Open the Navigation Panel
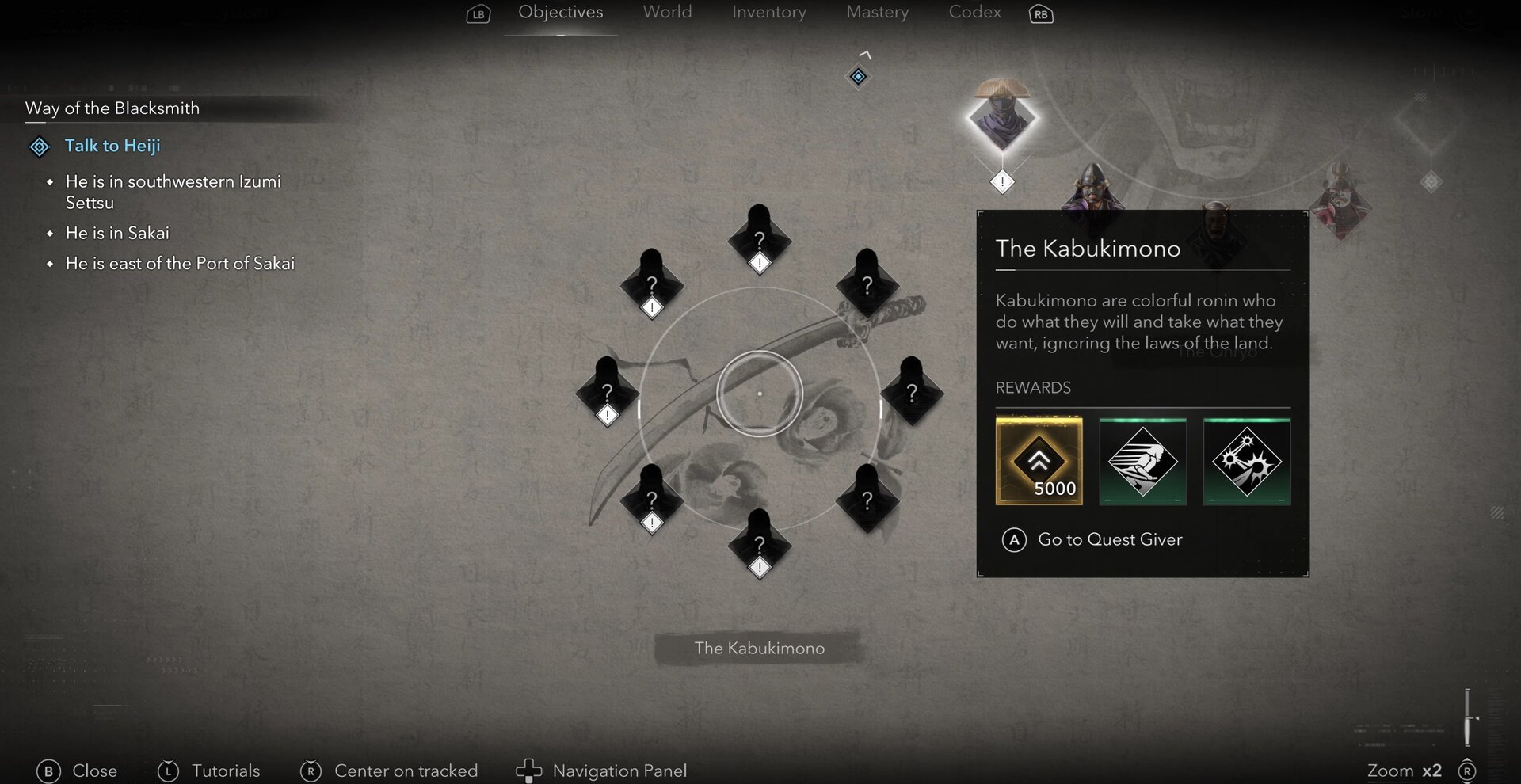Image resolution: width=1521 pixels, height=784 pixels. (619, 770)
